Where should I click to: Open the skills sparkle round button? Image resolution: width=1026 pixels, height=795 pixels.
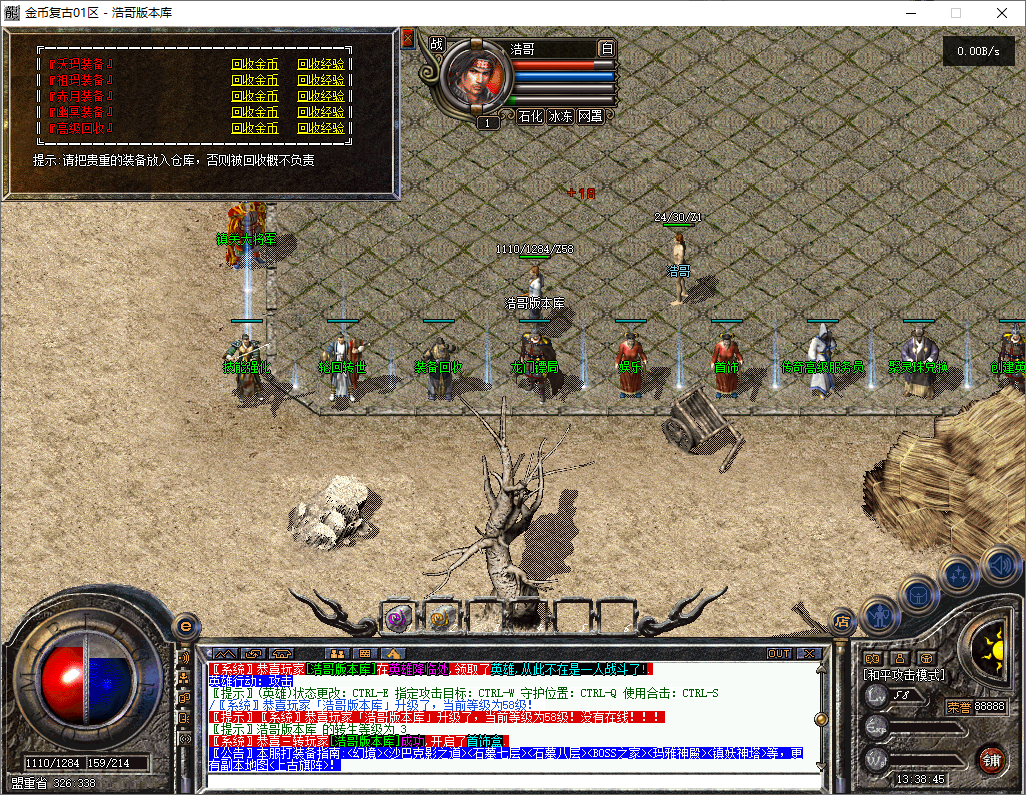click(x=959, y=575)
